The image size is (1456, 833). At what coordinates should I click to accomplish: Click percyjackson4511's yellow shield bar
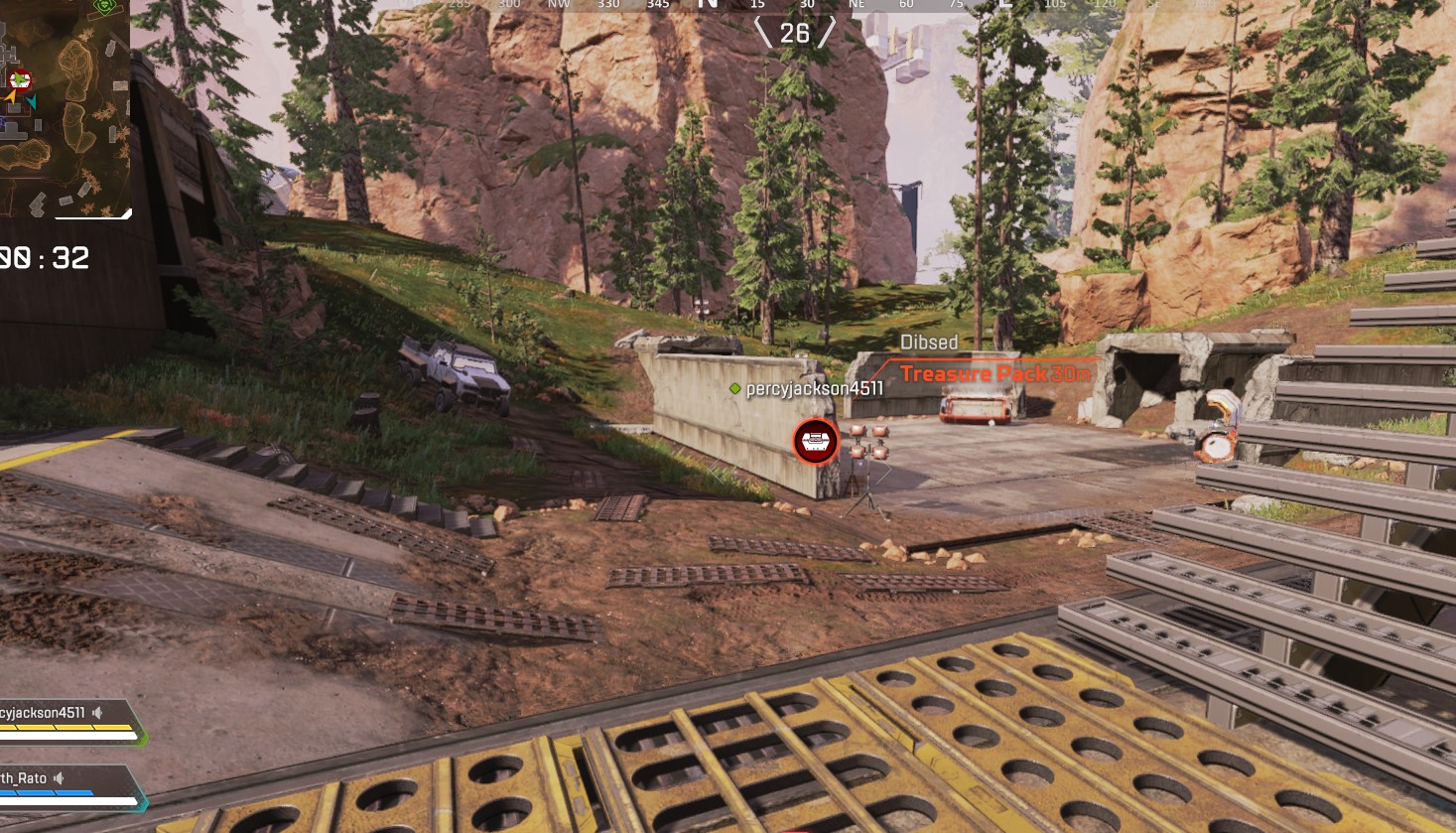coord(66,727)
